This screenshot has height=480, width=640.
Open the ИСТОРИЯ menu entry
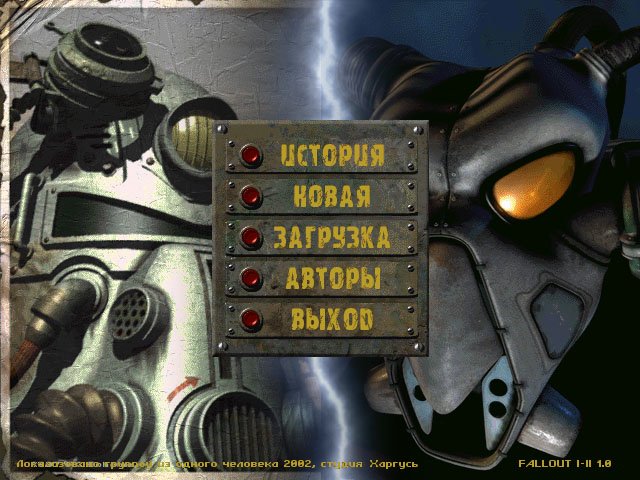point(251,156)
